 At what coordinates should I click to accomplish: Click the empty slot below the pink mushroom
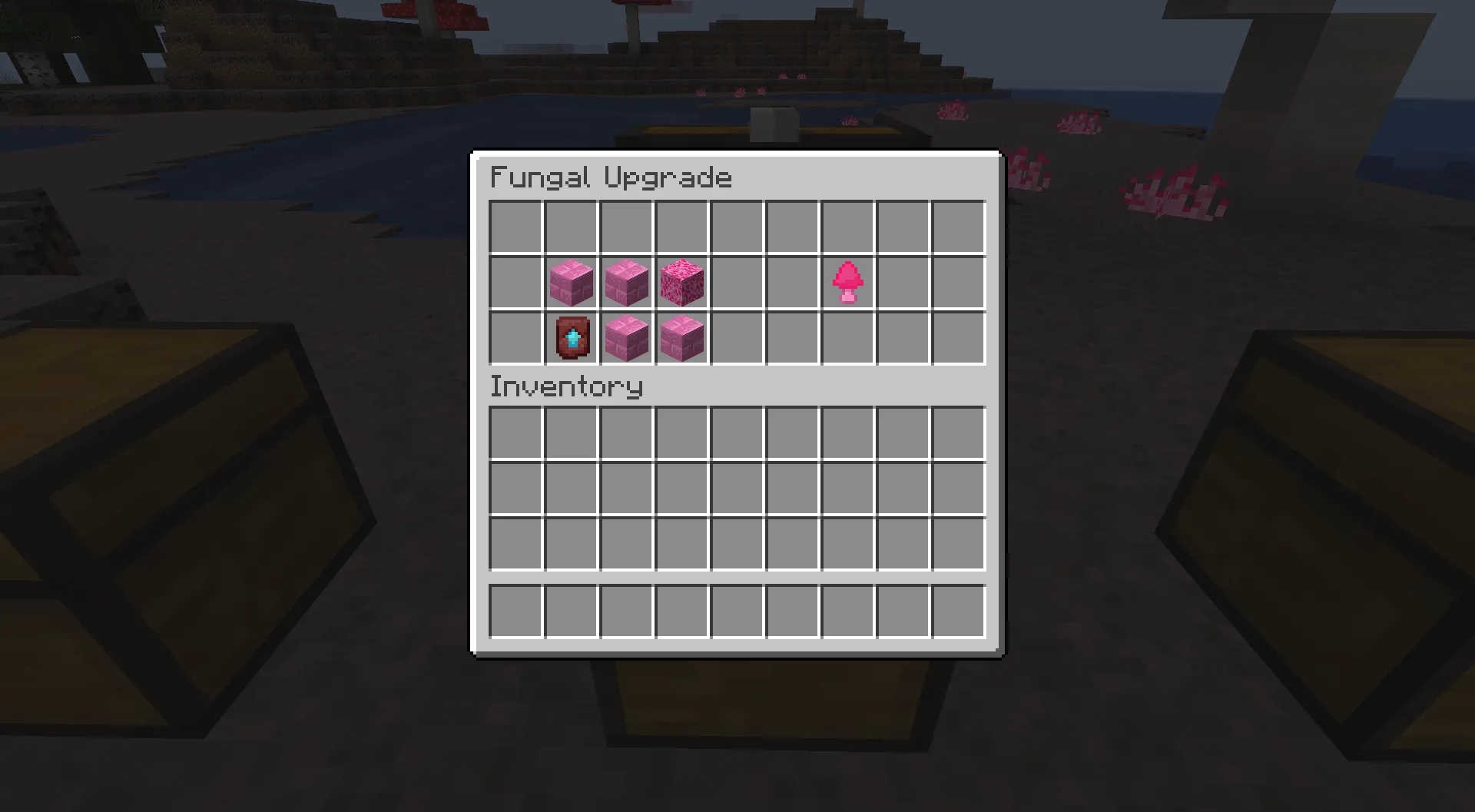847,338
